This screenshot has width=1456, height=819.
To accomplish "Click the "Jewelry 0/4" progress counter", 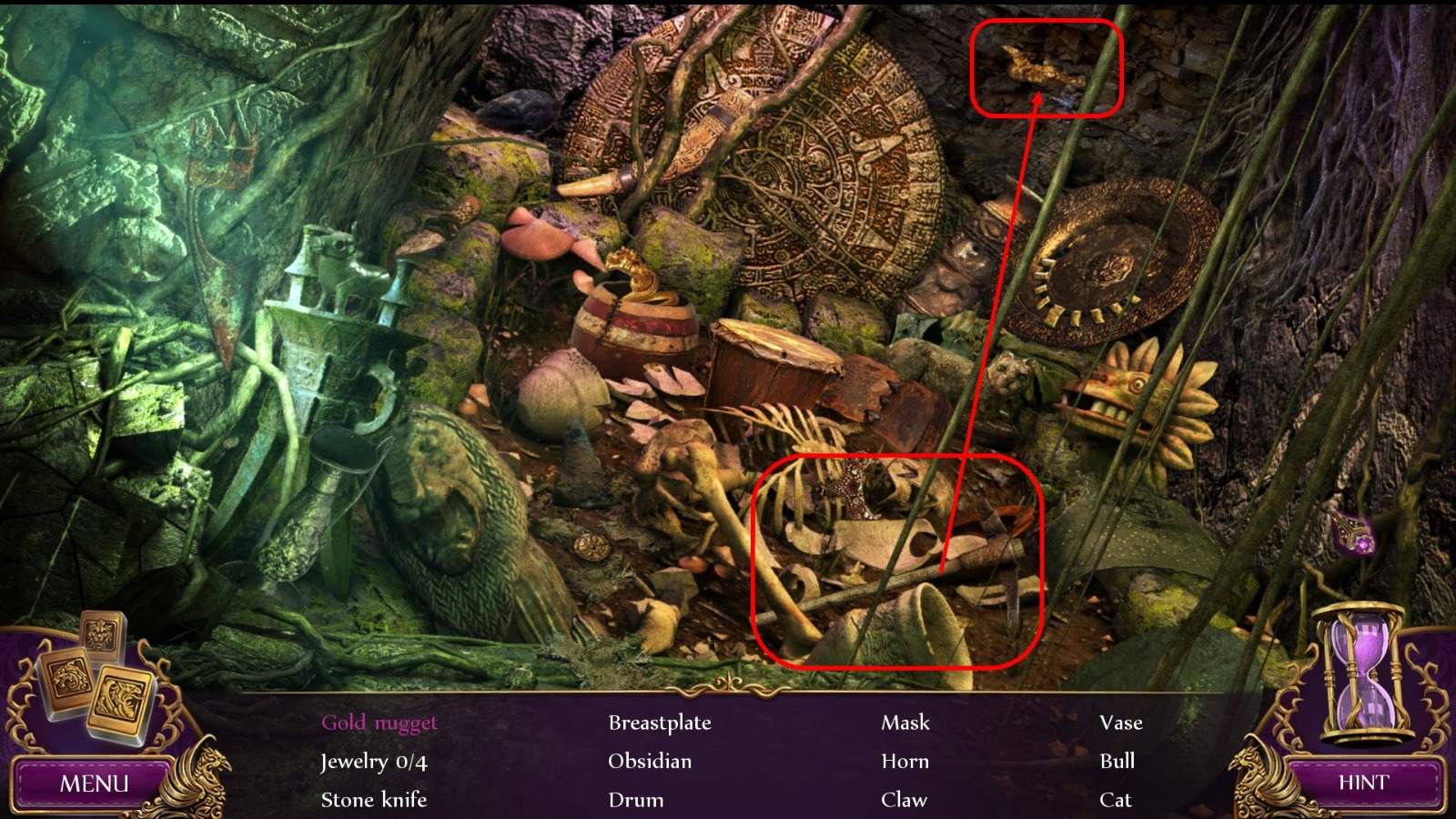I will click(375, 762).
